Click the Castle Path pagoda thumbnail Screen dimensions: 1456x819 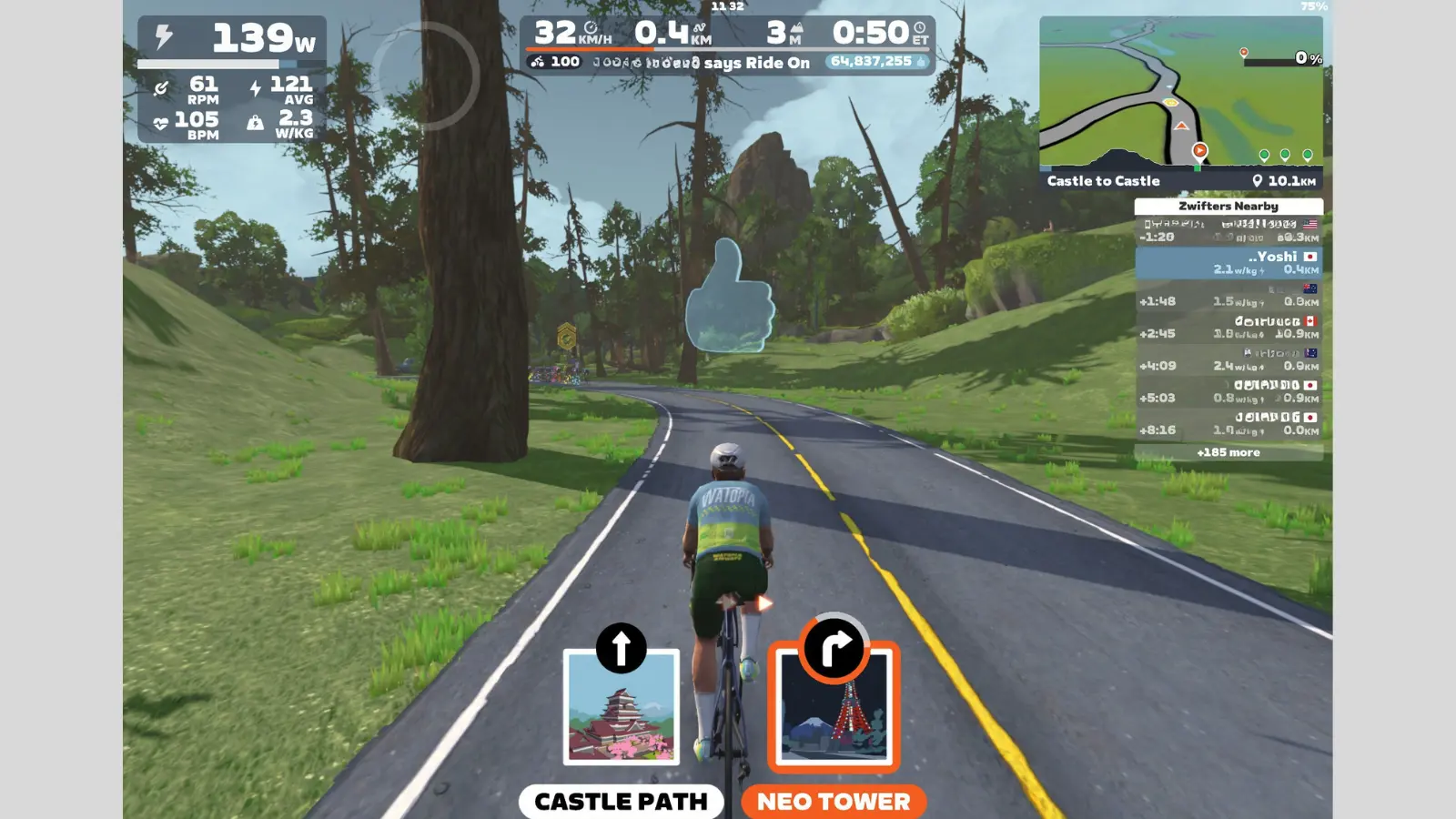[x=622, y=708]
